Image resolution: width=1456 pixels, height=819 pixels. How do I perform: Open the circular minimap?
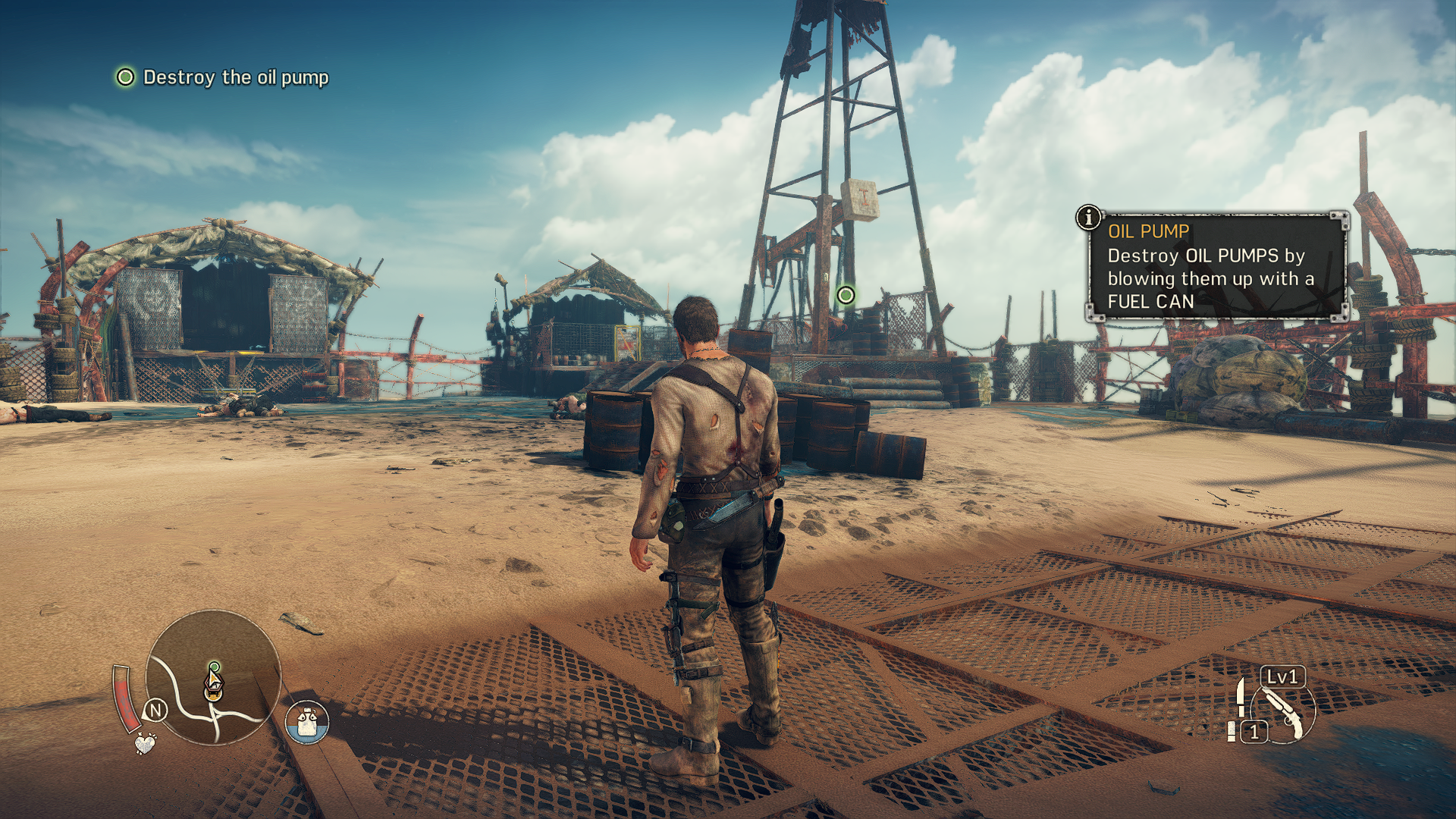(214, 677)
